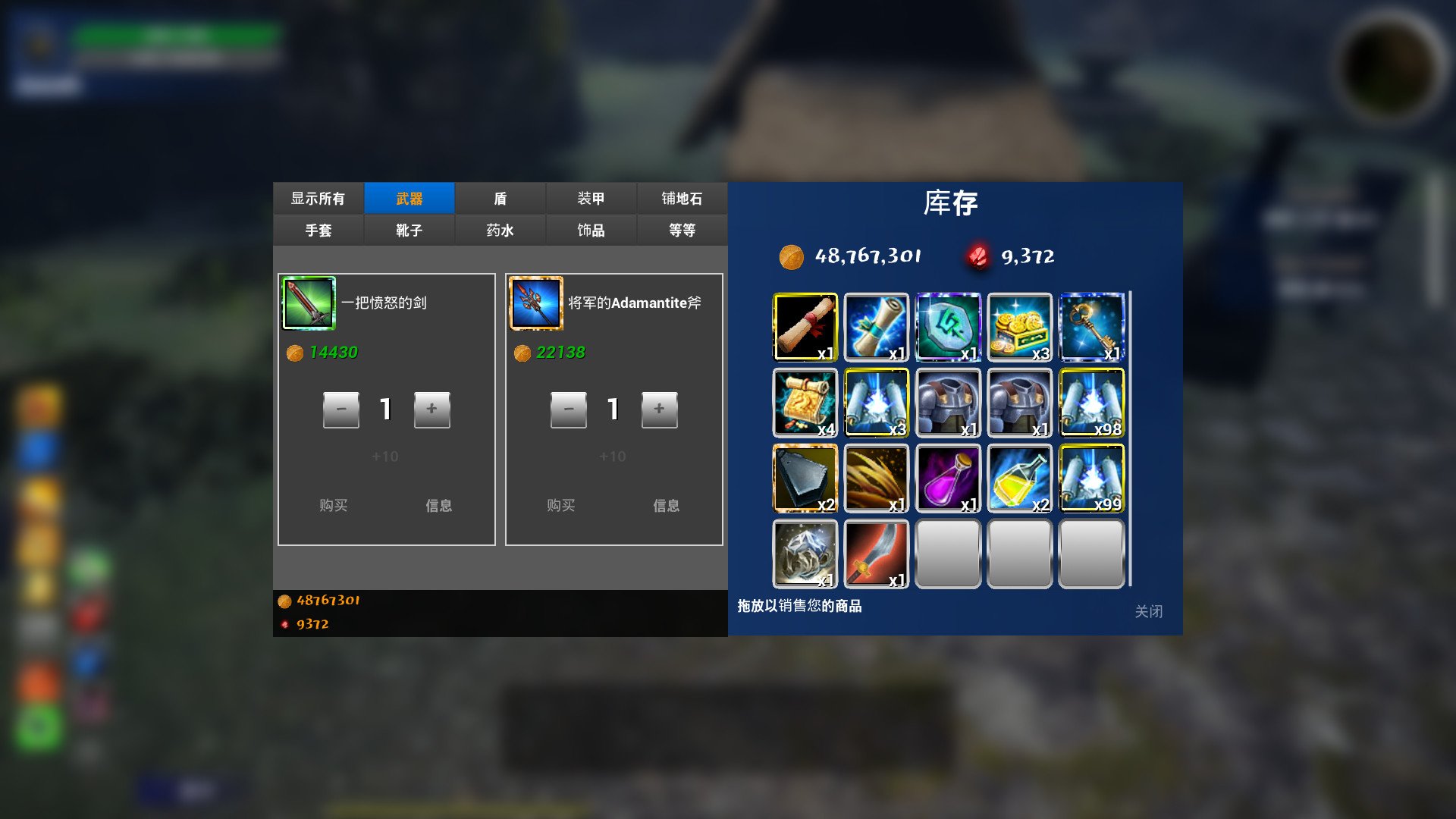Viewport: 1456px width, 819px height.
Task: Click the red sword icon in inventory
Action: tap(876, 554)
